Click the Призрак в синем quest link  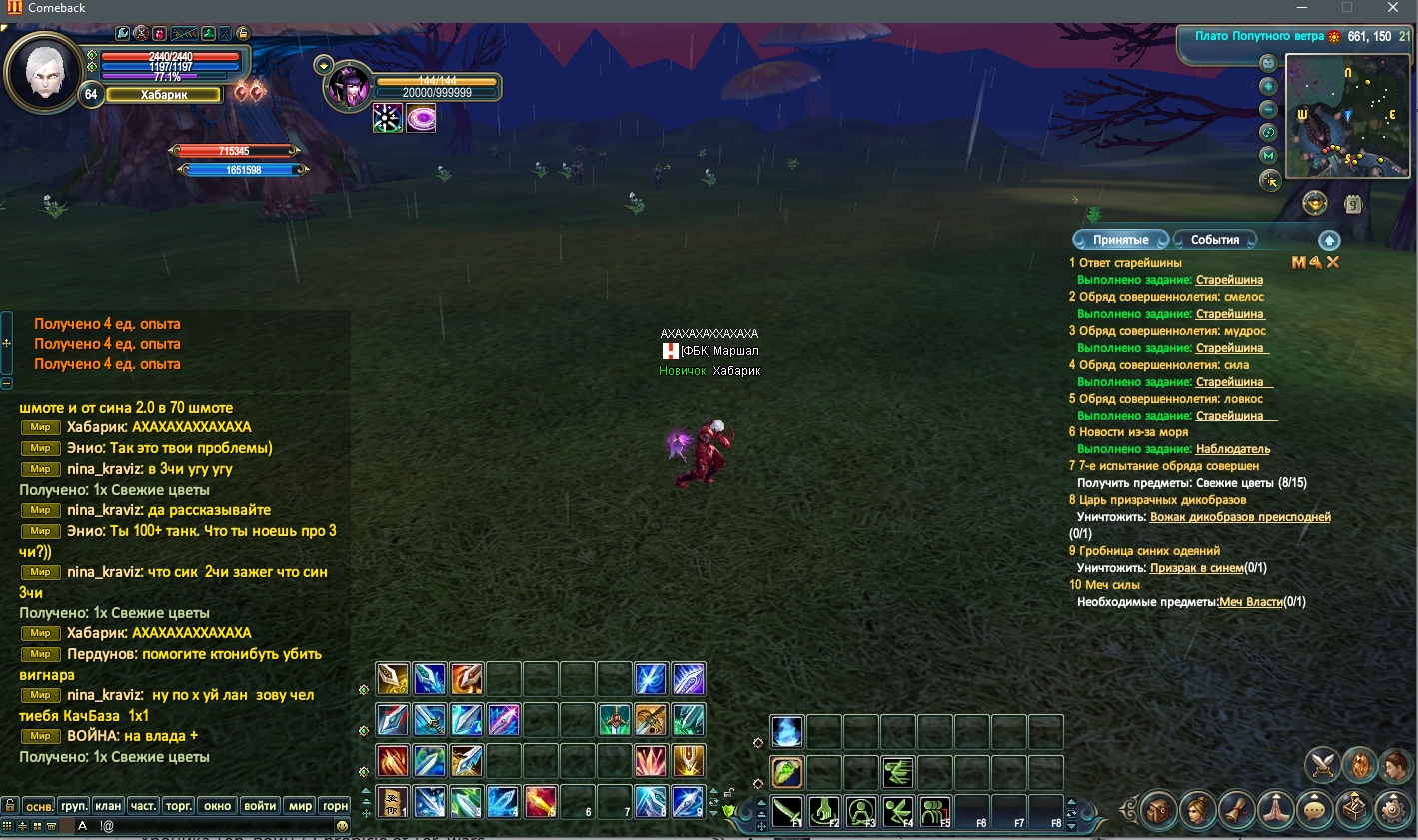(1196, 568)
